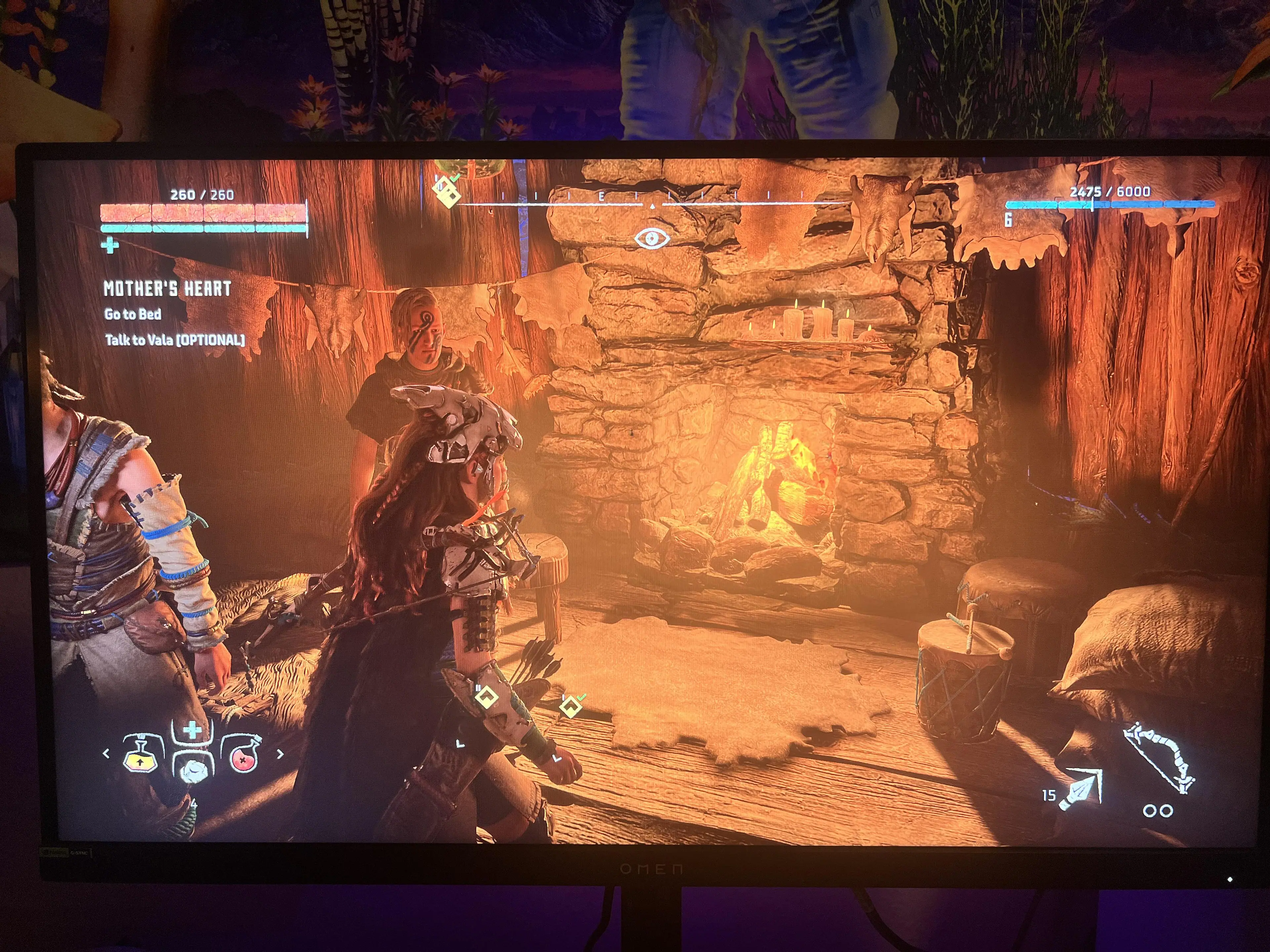Click the medicine cross beneath the health bar
1270x952 pixels.
(x=109, y=246)
